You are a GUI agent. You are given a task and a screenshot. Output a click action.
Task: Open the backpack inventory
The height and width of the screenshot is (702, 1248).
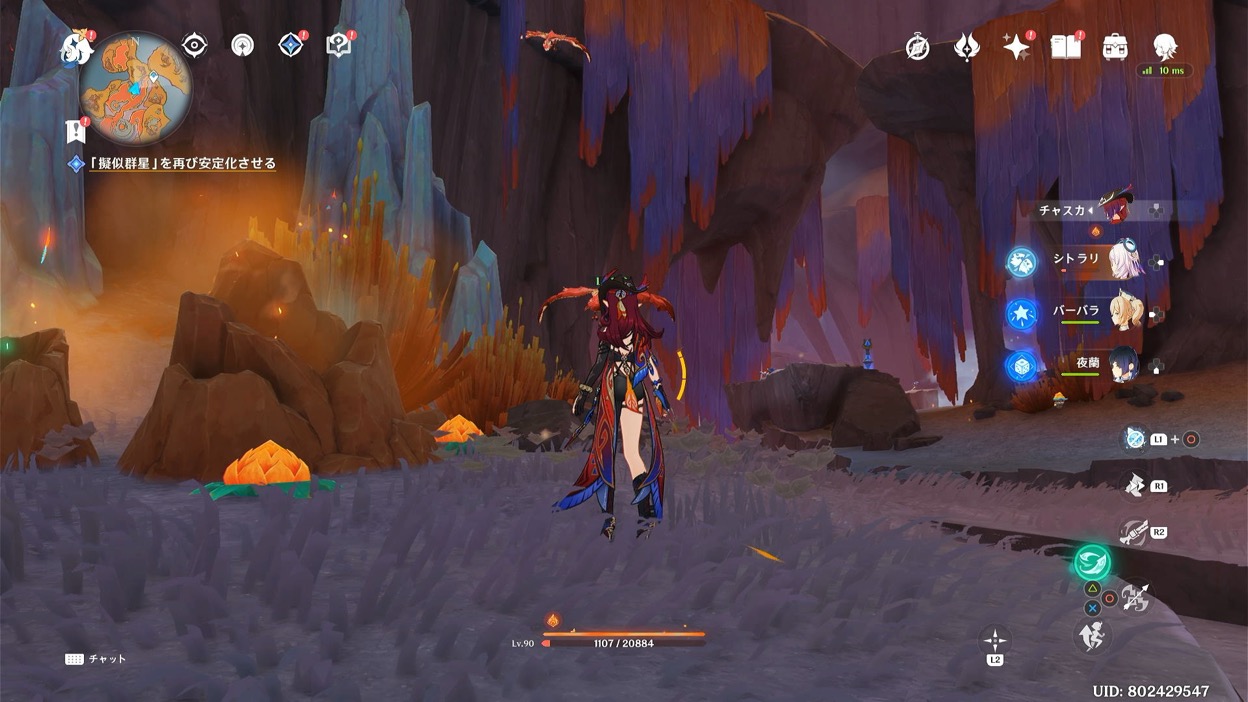pyautogui.click(x=1115, y=47)
